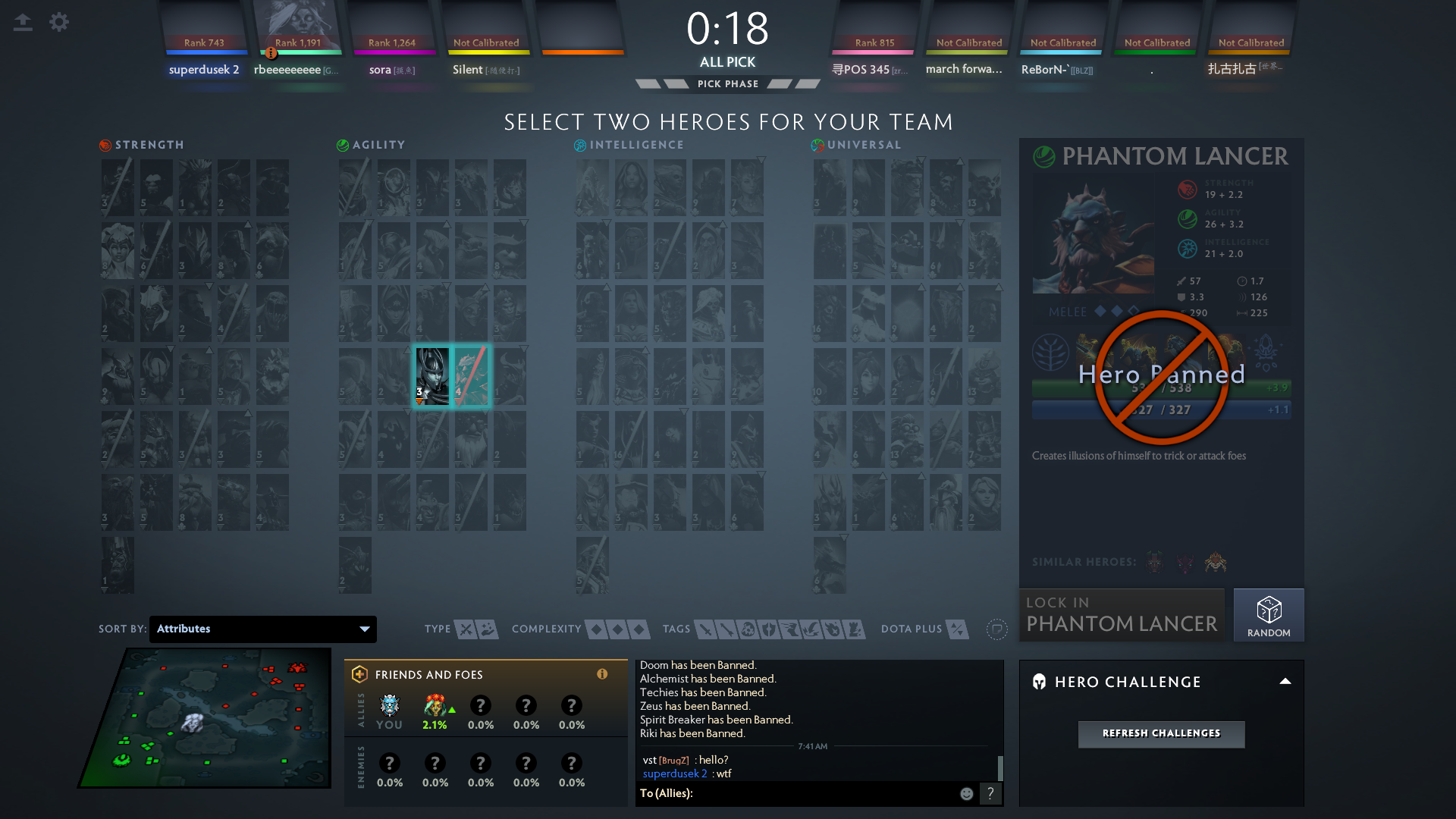Toggle the first complexity diamond filter

tap(596, 629)
